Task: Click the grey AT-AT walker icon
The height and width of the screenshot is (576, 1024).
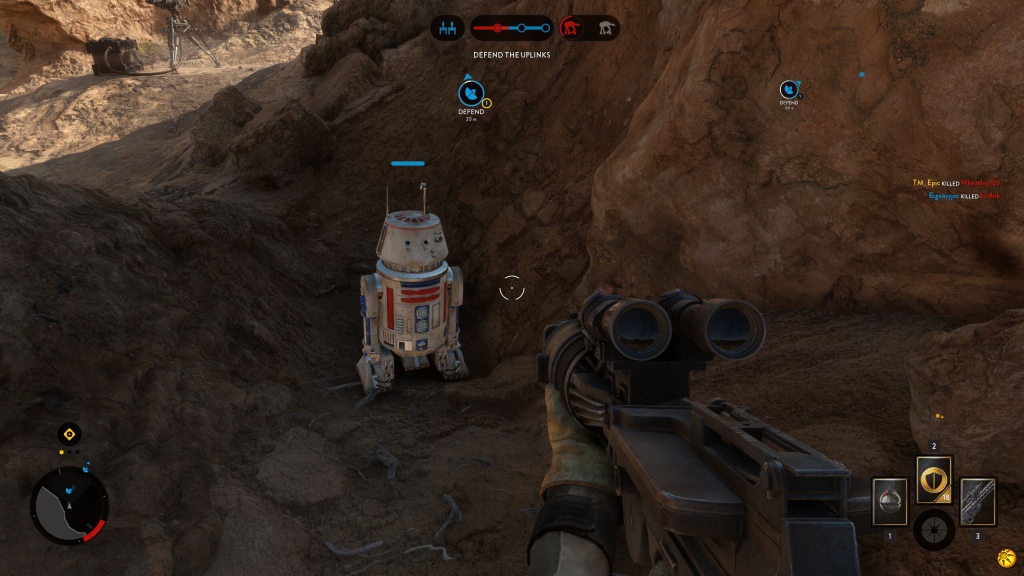Action: point(605,28)
